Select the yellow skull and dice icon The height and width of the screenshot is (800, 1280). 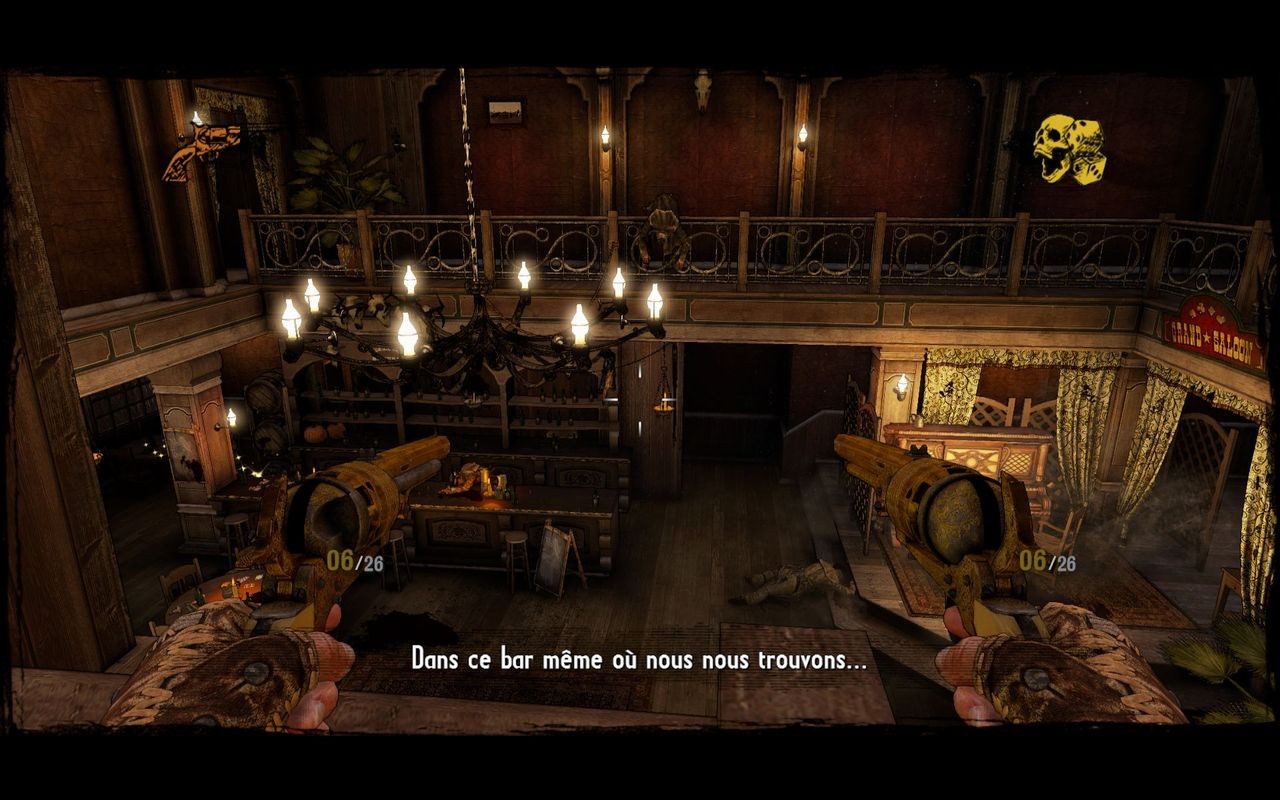1068,147
